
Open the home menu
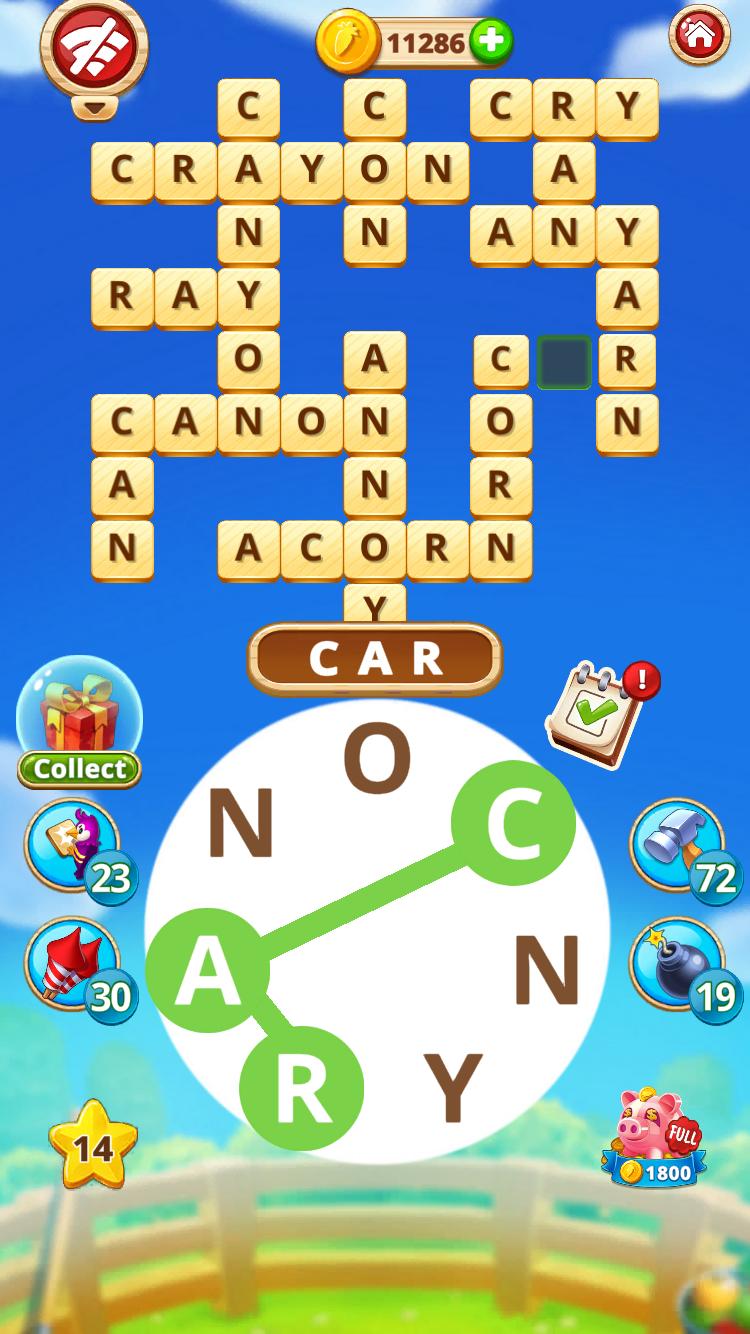(x=699, y=36)
